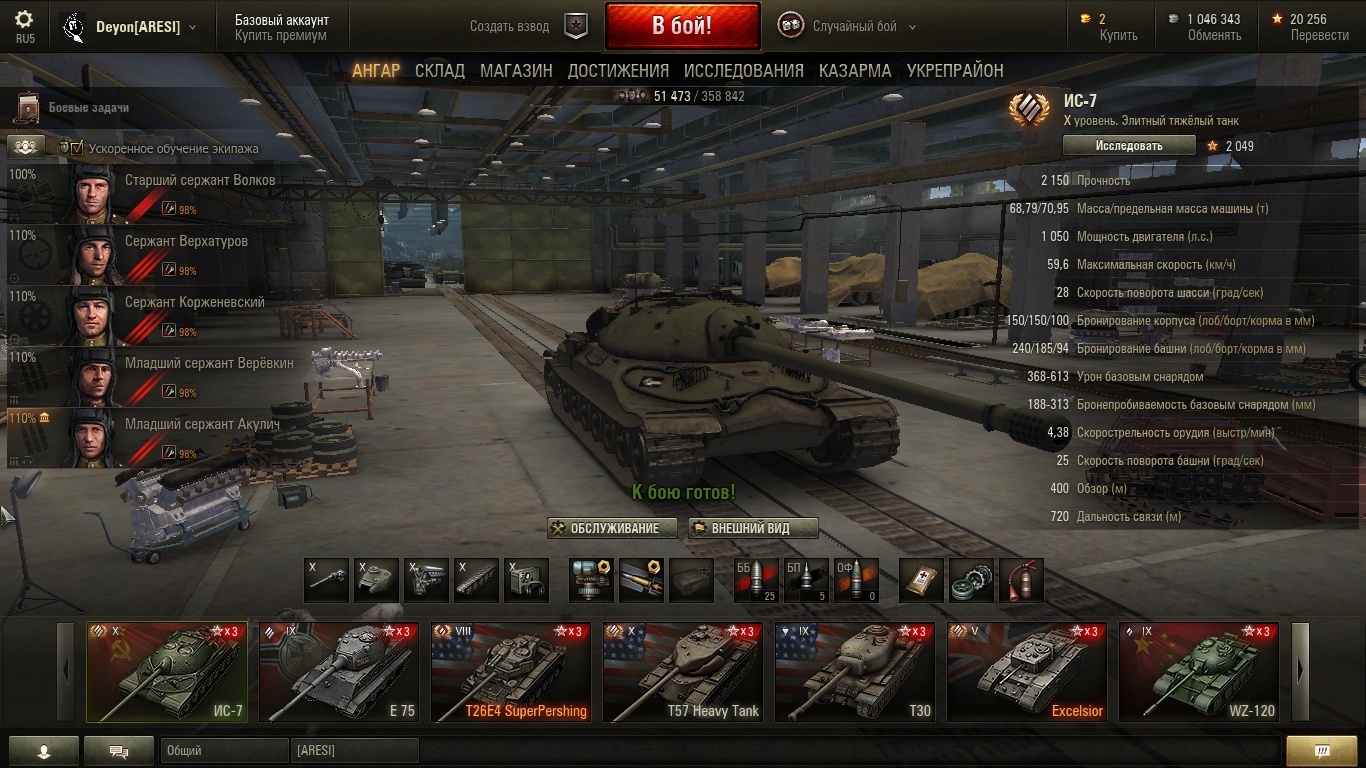
Task: Start battle with the red В бой! button
Action: coord(682,26)
